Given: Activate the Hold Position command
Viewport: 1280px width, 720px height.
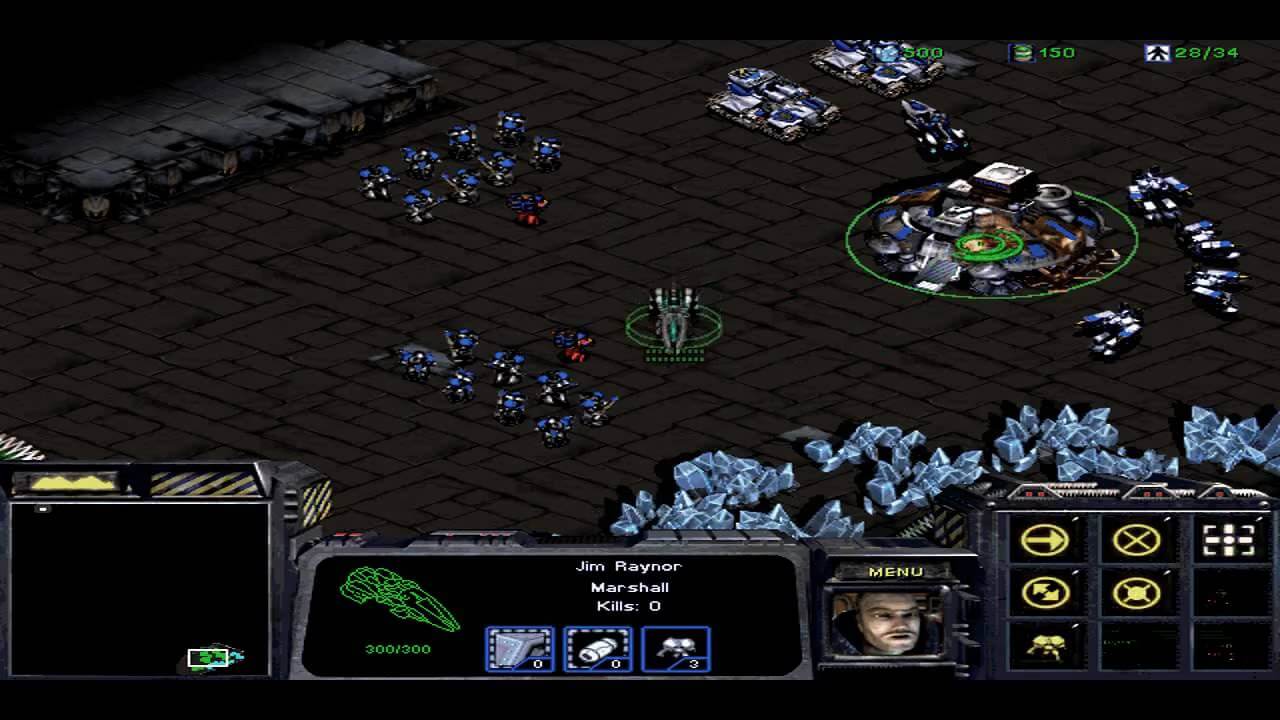Looking at the screenshot, I should click(x=1137, y=594).
